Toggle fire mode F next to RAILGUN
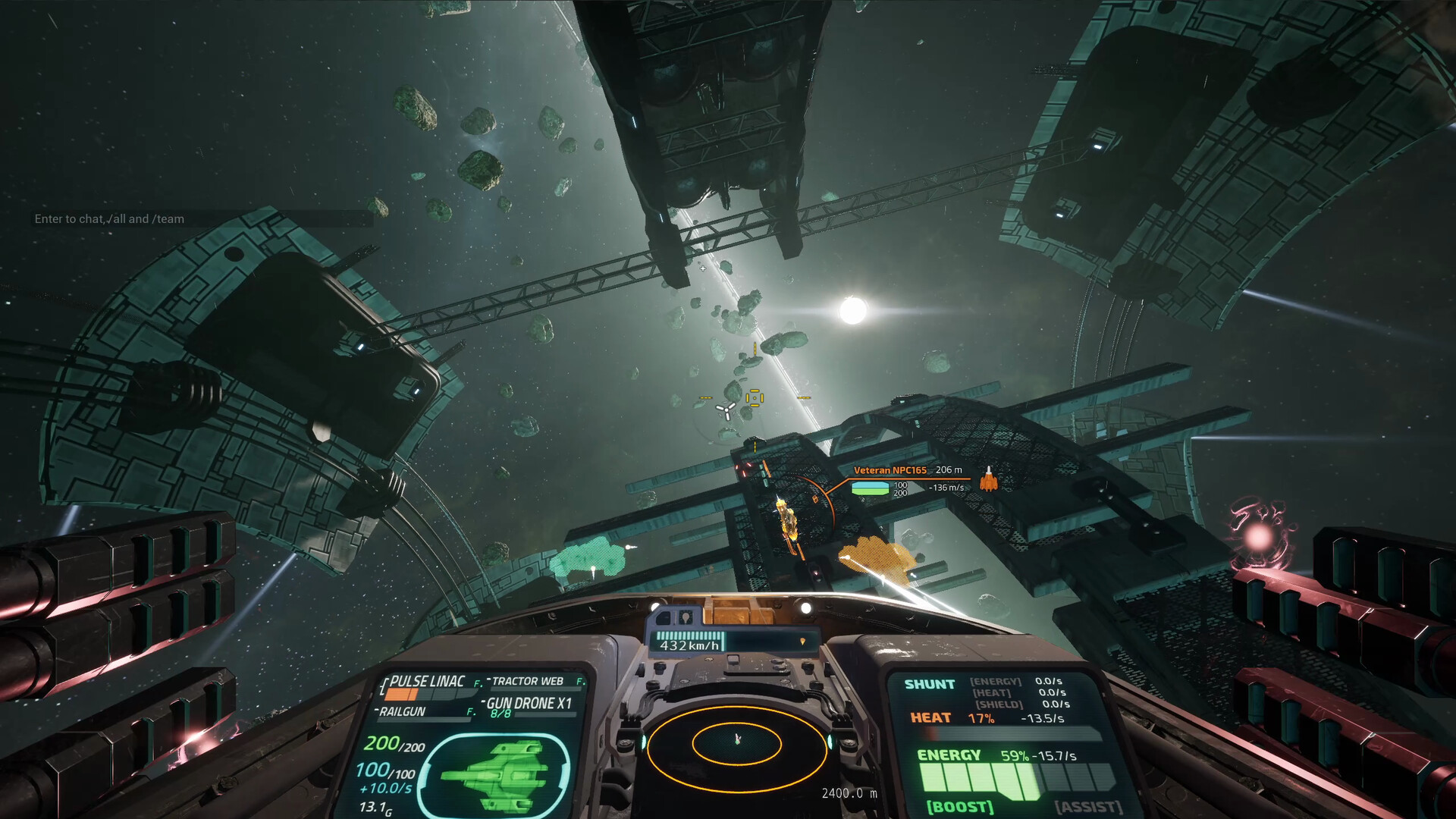This screenshot has height=819, width=1456. coord(469,711)
